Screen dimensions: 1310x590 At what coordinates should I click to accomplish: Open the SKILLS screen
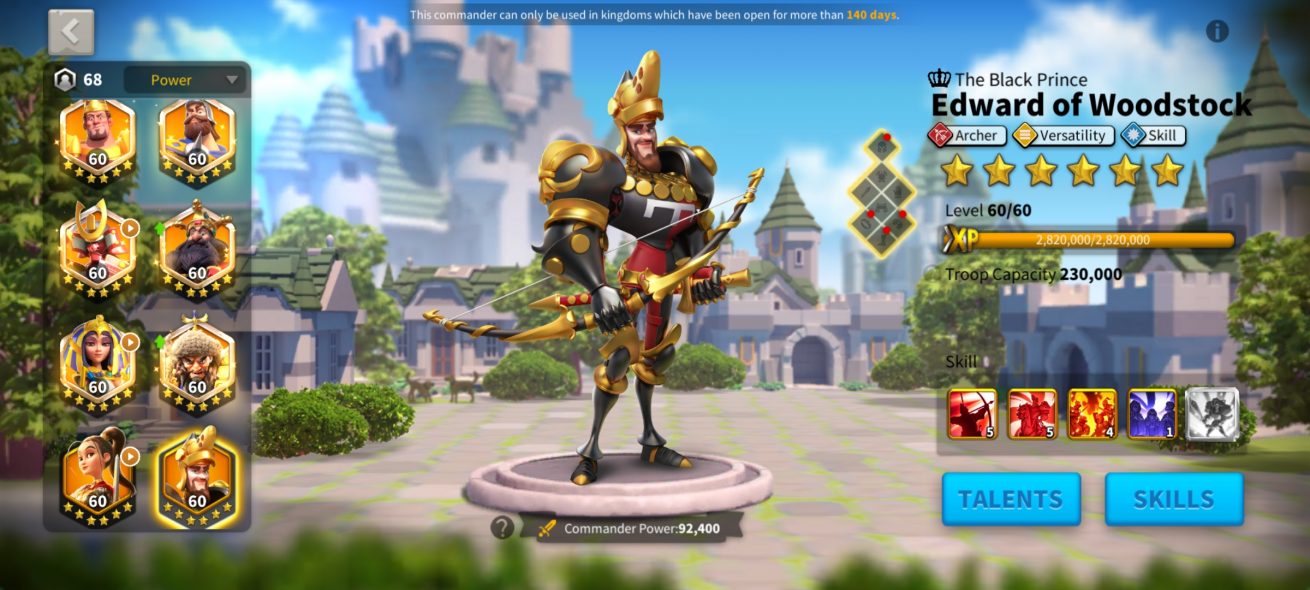click(x=1174, y=499)
